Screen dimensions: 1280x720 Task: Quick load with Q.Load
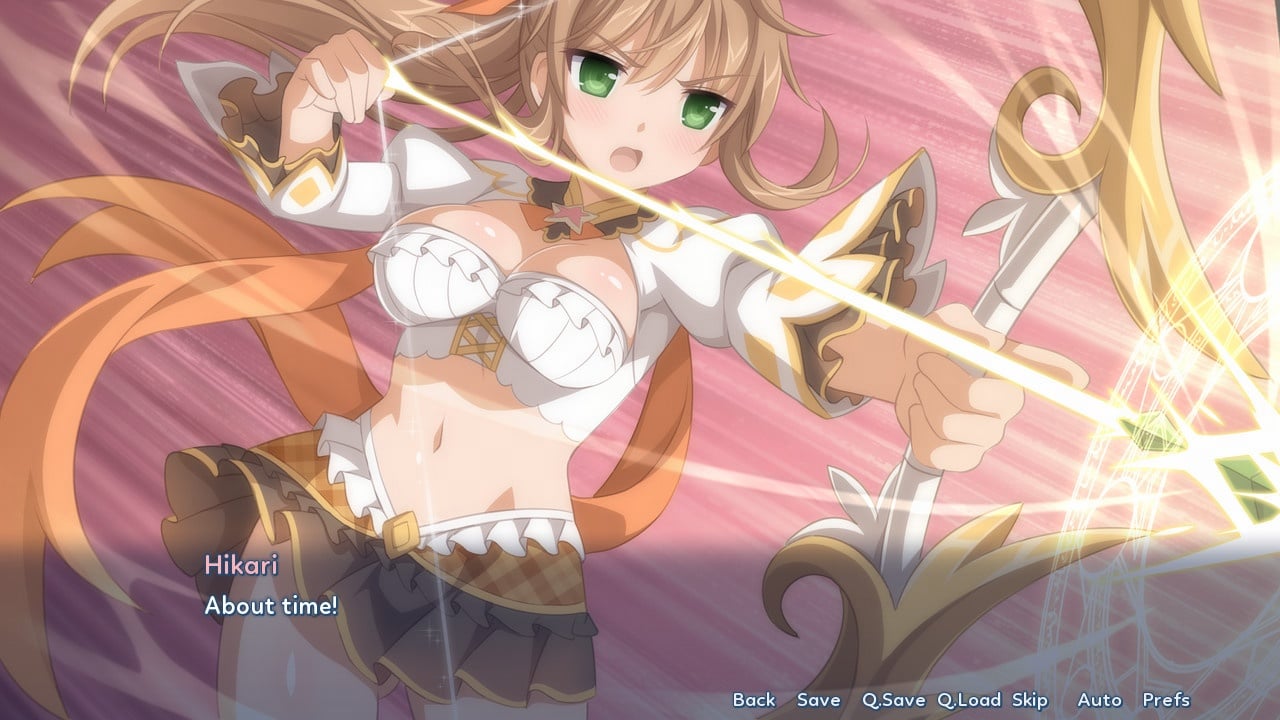(x=969, y=700)
